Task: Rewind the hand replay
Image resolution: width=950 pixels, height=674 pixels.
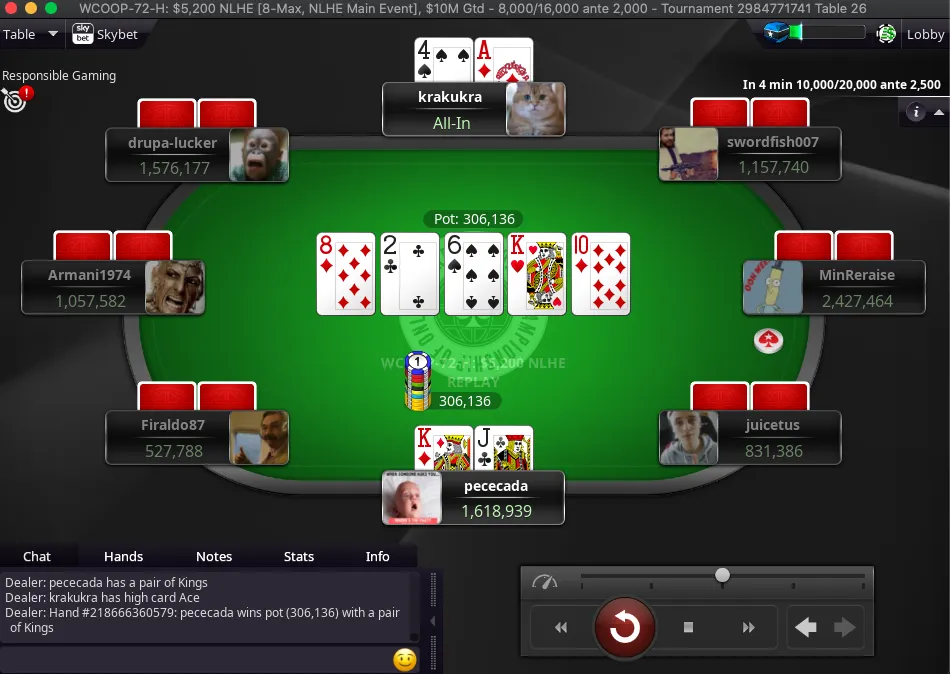Action: coord(561,628)
